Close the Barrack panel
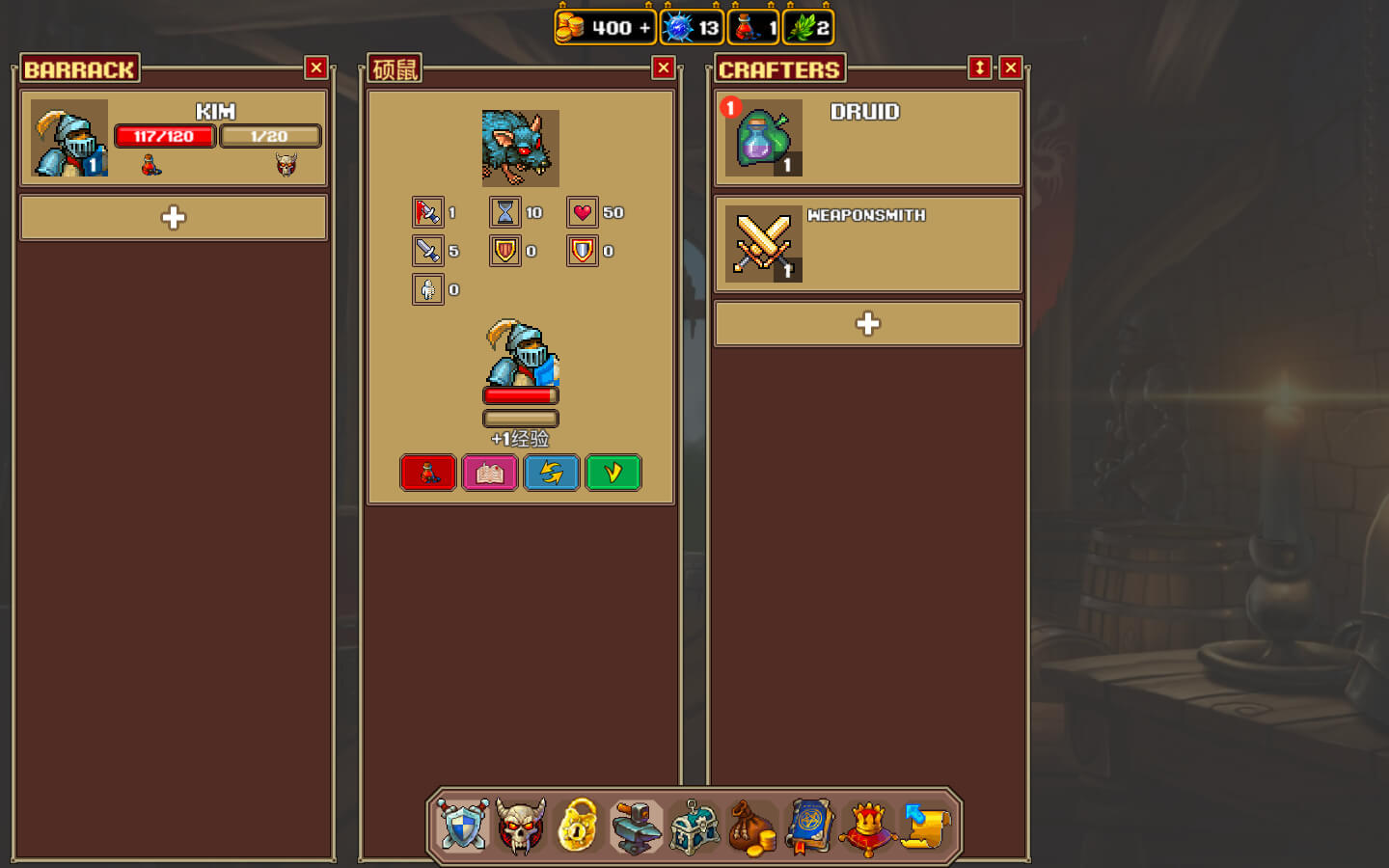Image resolution: width=1389 pixels, height=868 pixels. pos(315,68)
